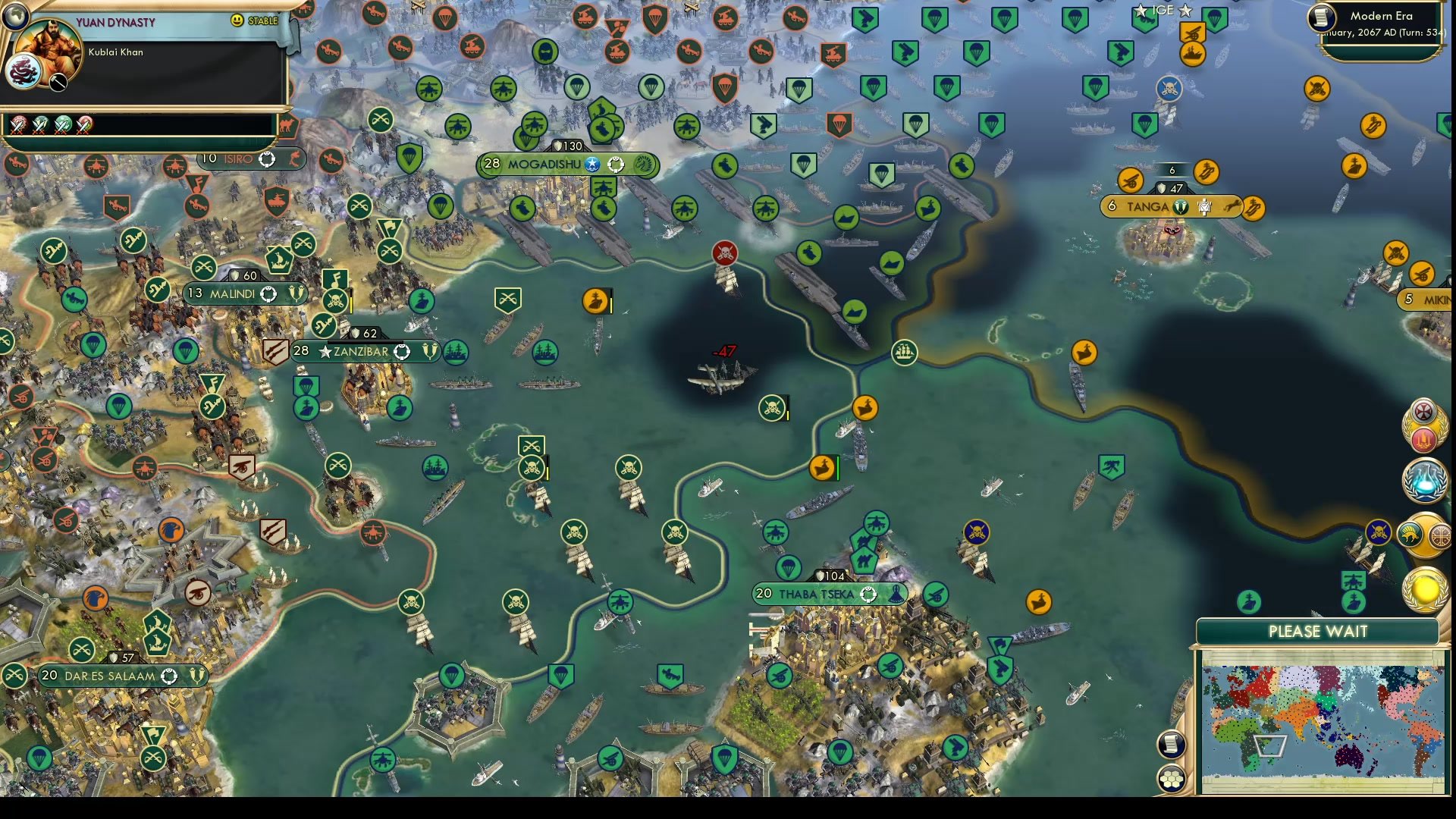Select the Zanzibar city banner
The height and width of the screenshot is (819, 1456).
click(x=356, y=351)
